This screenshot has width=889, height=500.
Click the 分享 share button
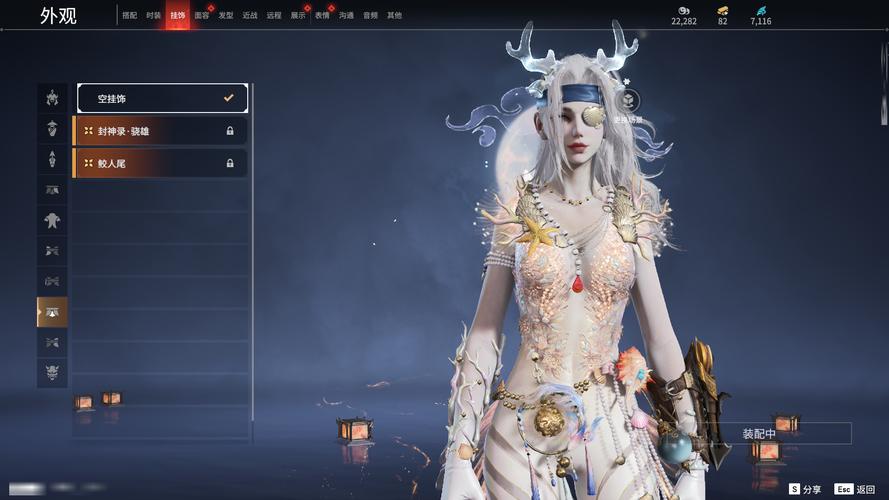[x=805, y=489]
